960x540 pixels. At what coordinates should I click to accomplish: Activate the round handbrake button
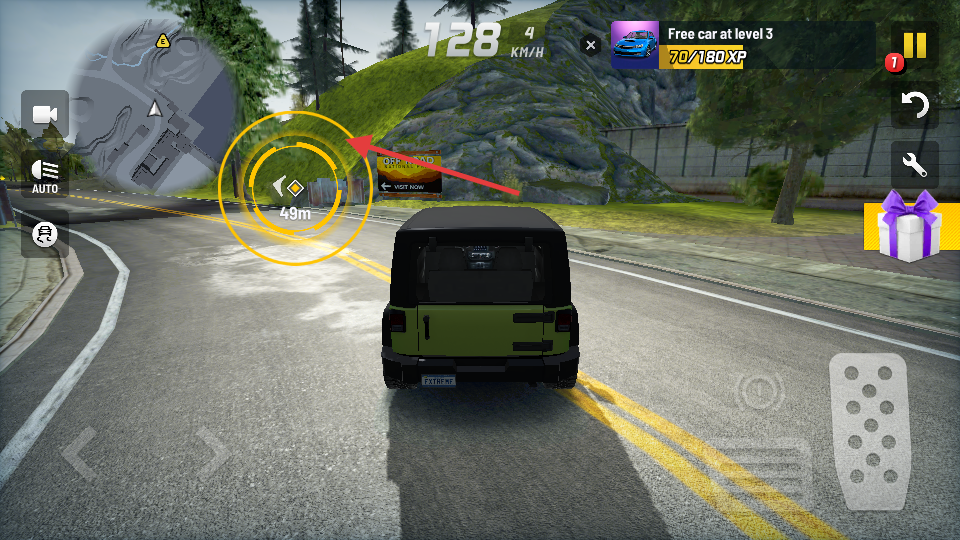(x=758, y=390)
